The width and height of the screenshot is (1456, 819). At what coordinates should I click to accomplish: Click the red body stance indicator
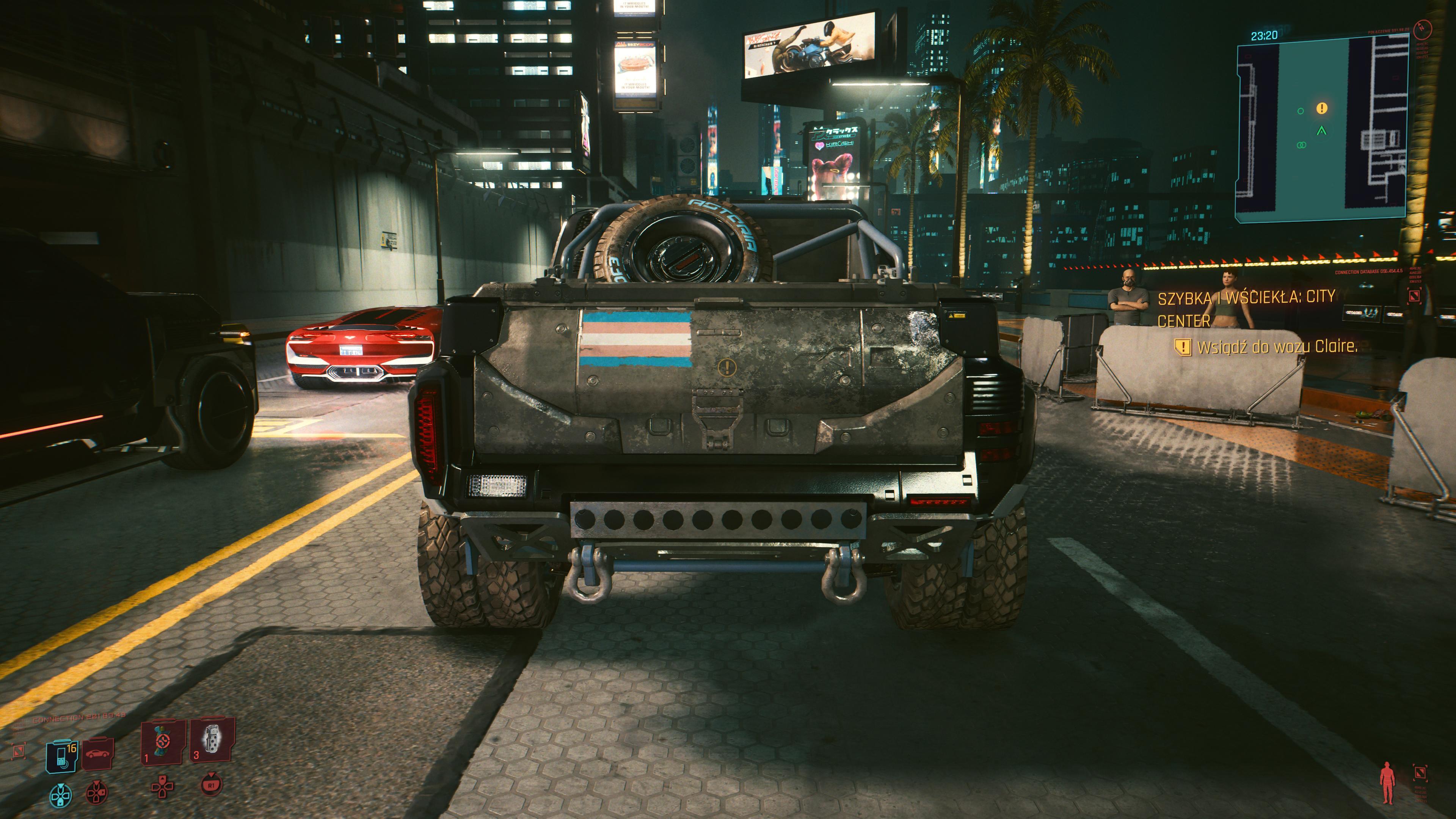tap(1387, 782)
